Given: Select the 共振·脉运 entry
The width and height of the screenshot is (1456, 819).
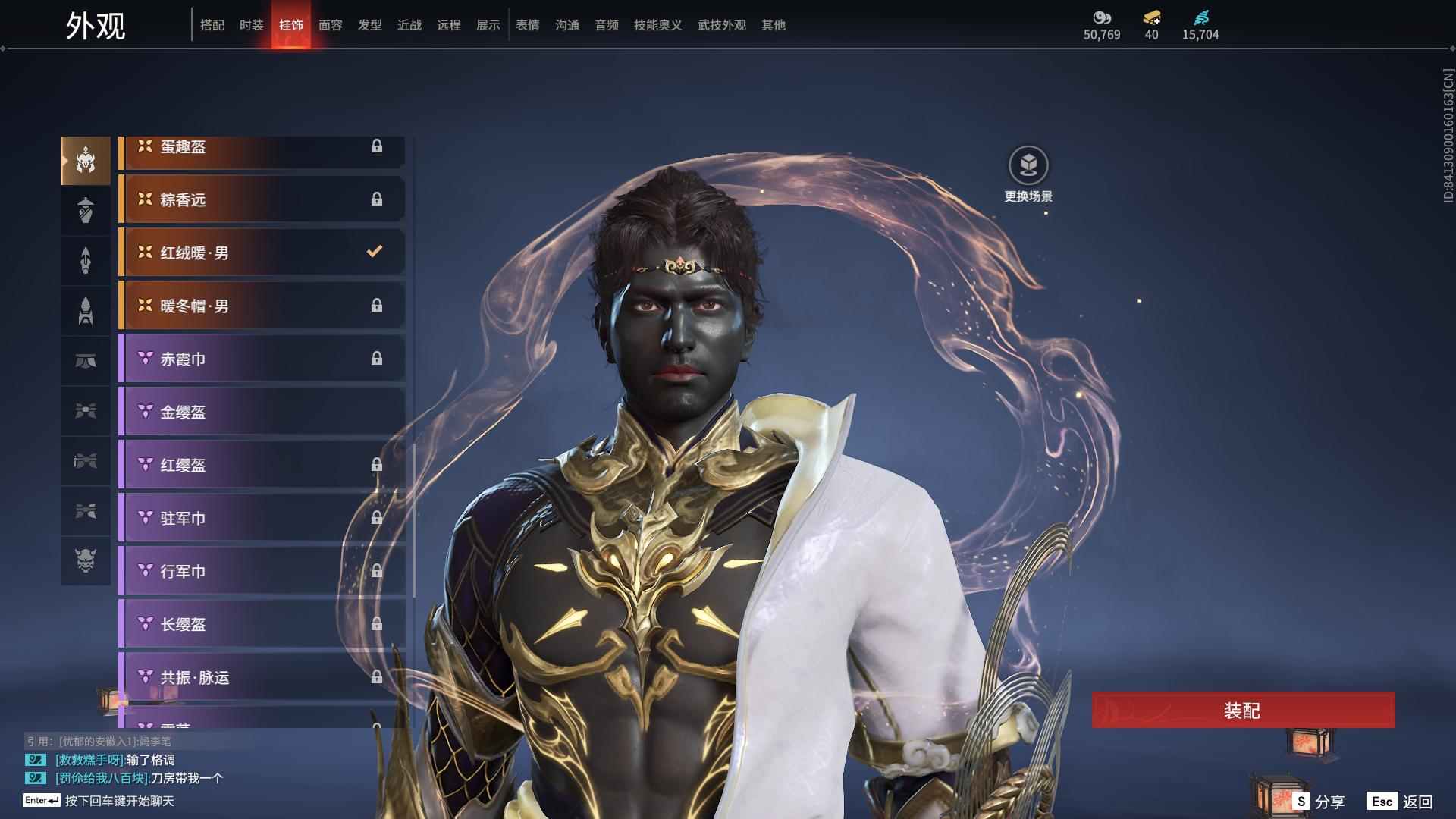Looking at the screenshot, I should click(262, 677).
